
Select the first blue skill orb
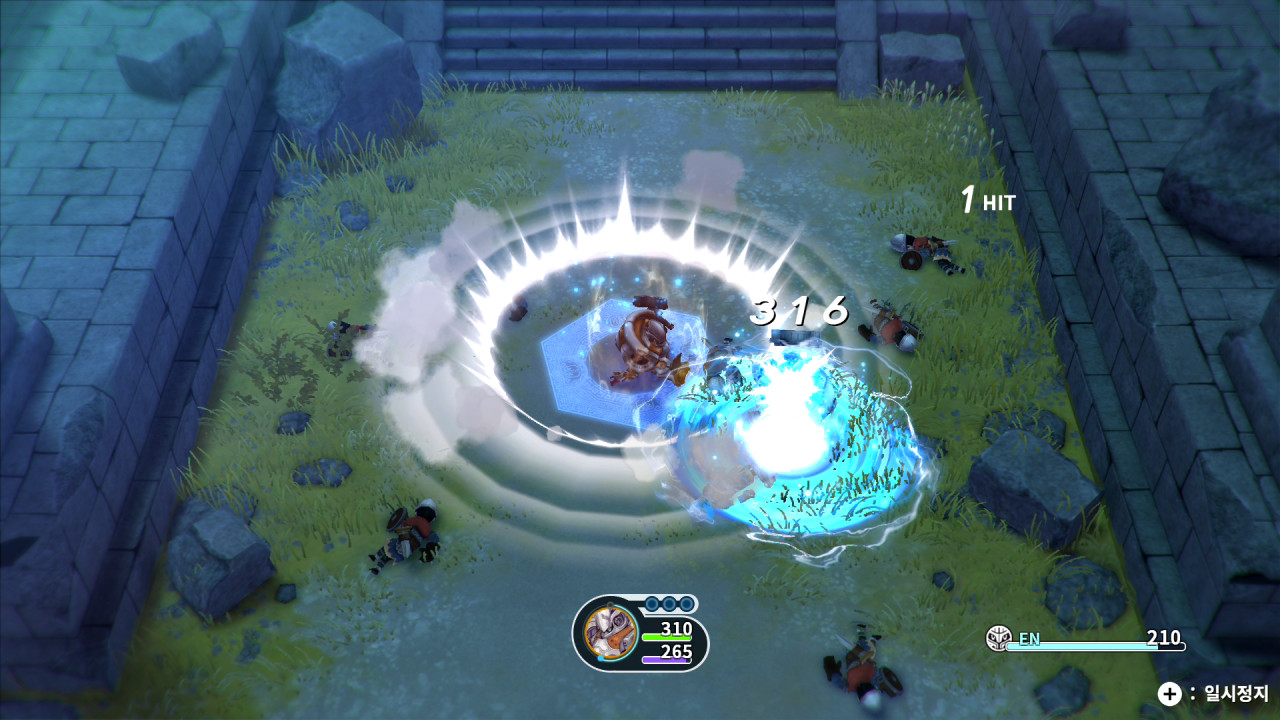pyautogui.click(x=651, y=604)
